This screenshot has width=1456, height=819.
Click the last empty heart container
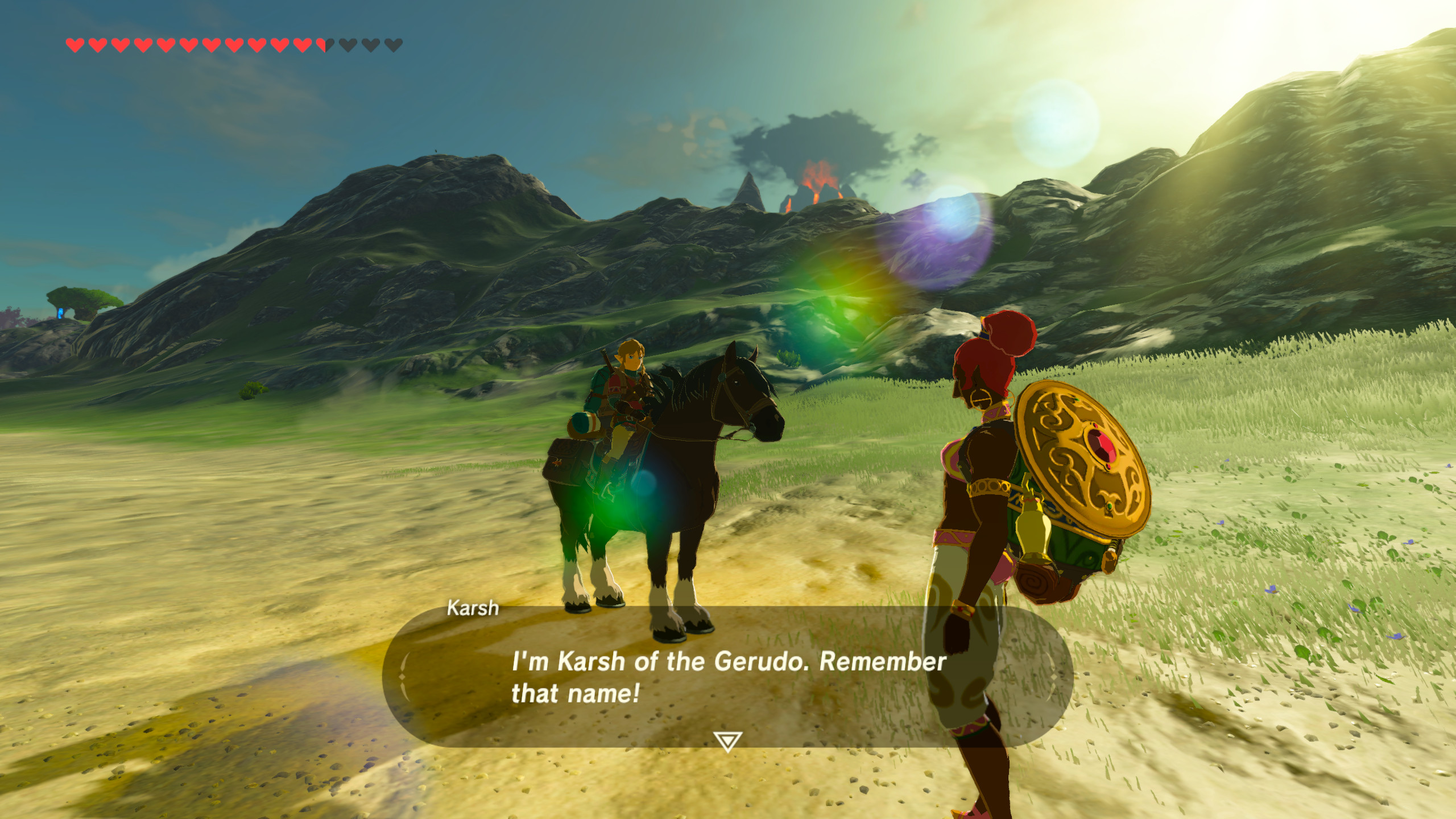[394, 44]
